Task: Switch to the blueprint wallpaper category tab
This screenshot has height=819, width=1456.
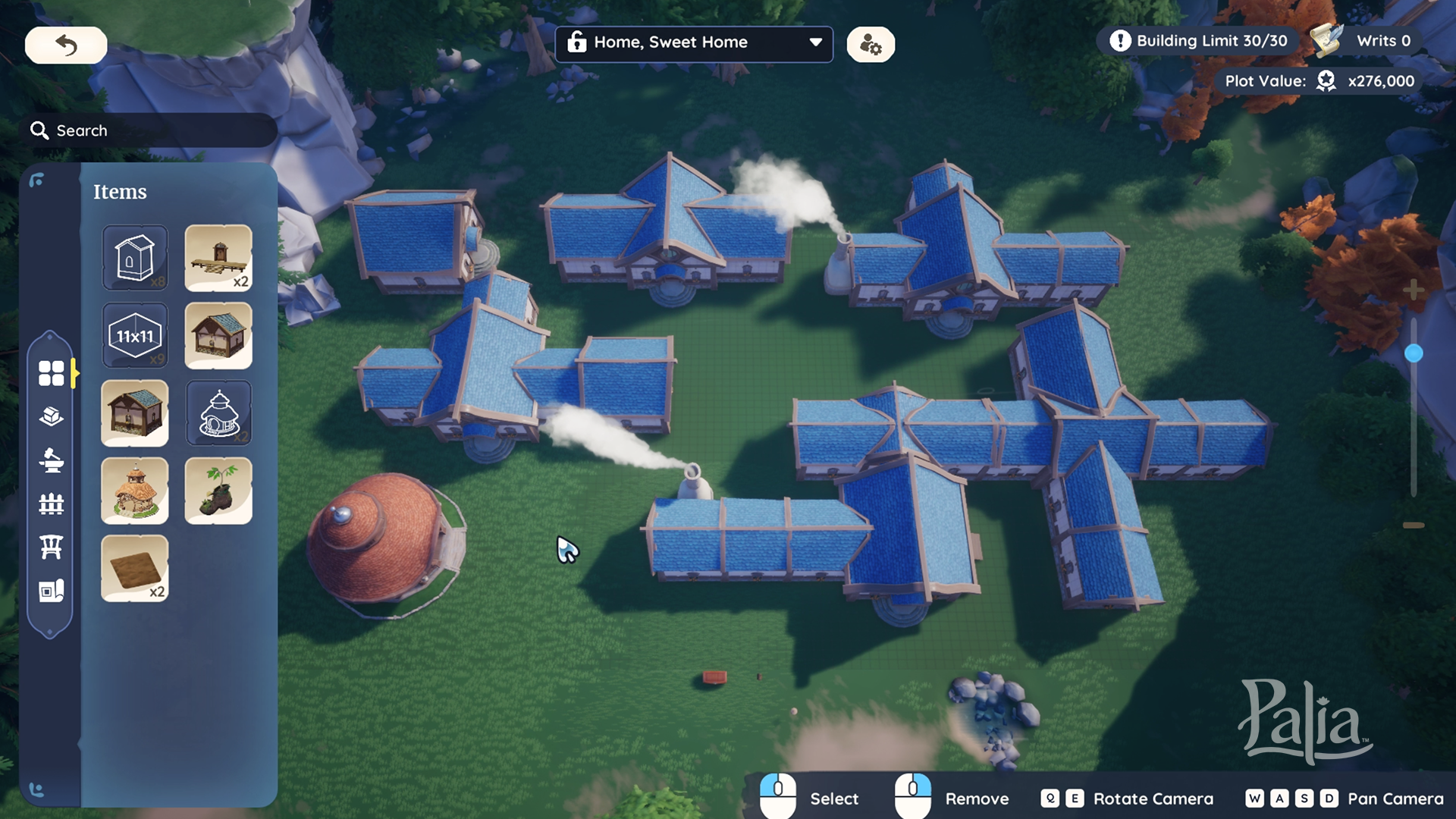Action: (x=51, y=591)
